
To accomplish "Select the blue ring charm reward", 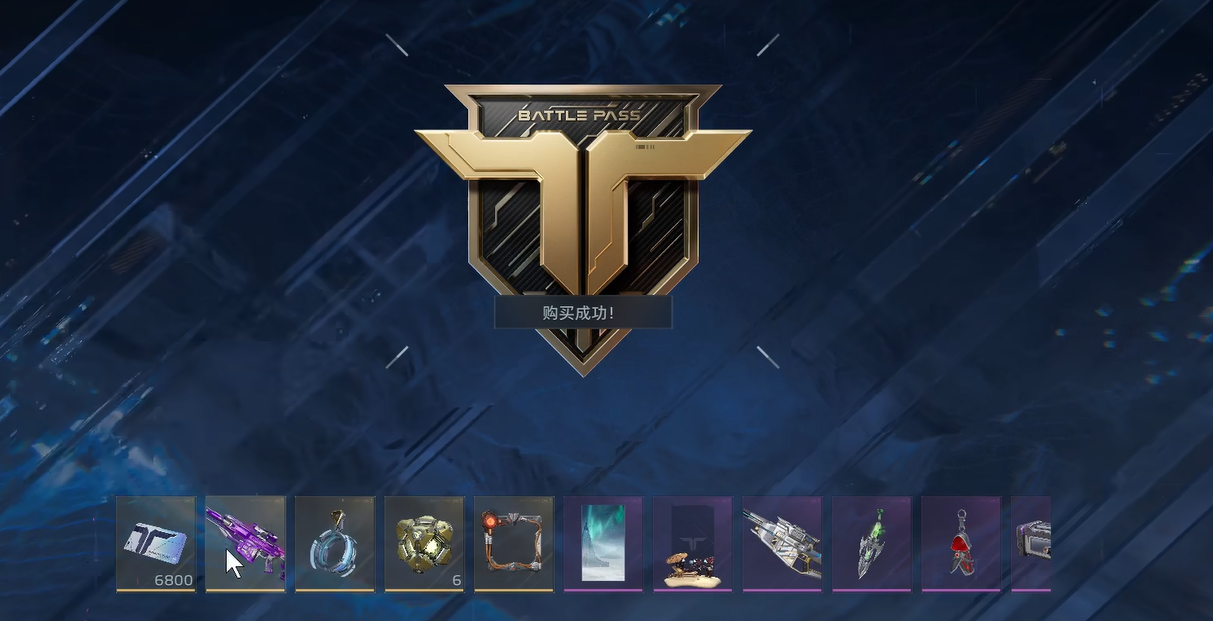I will (335, 543).
